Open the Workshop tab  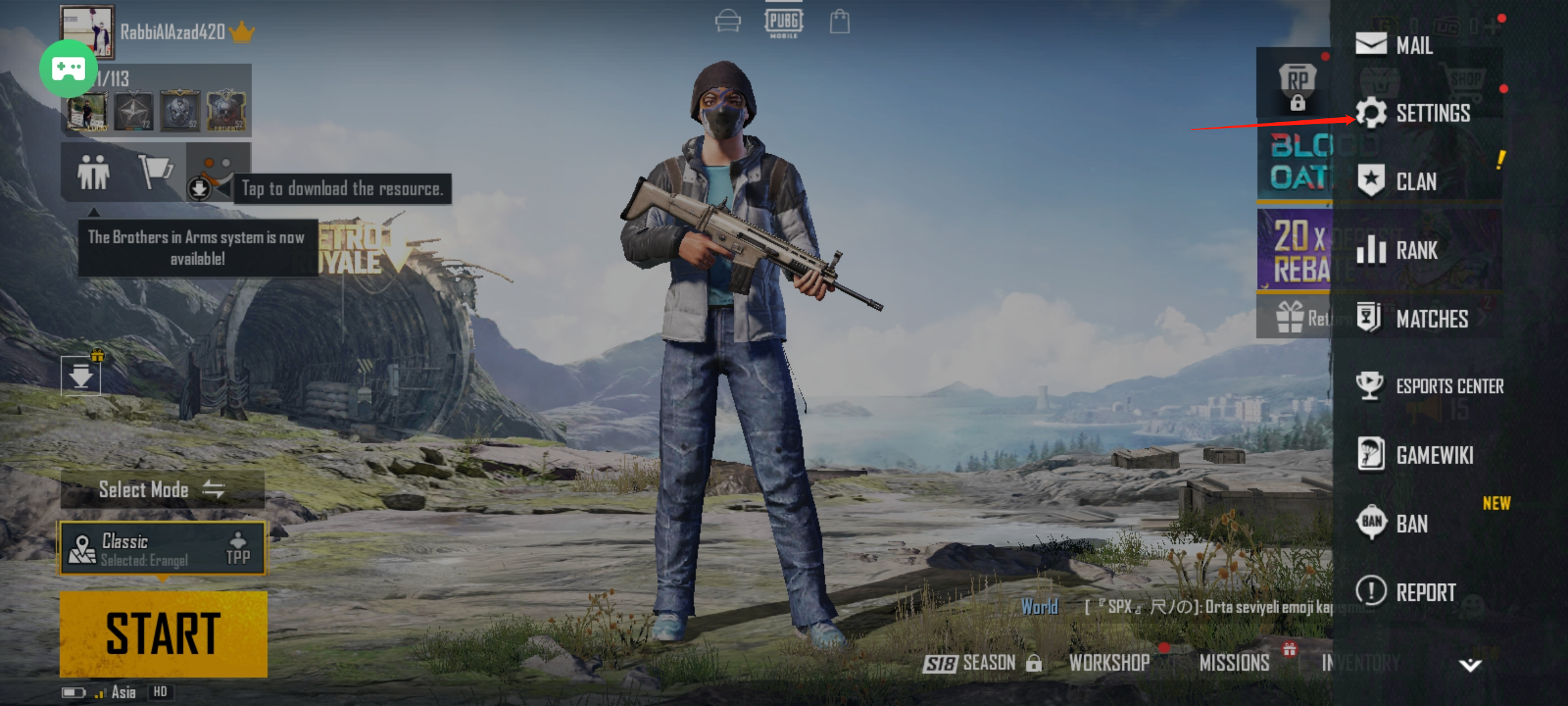[x=1109, y=663]
